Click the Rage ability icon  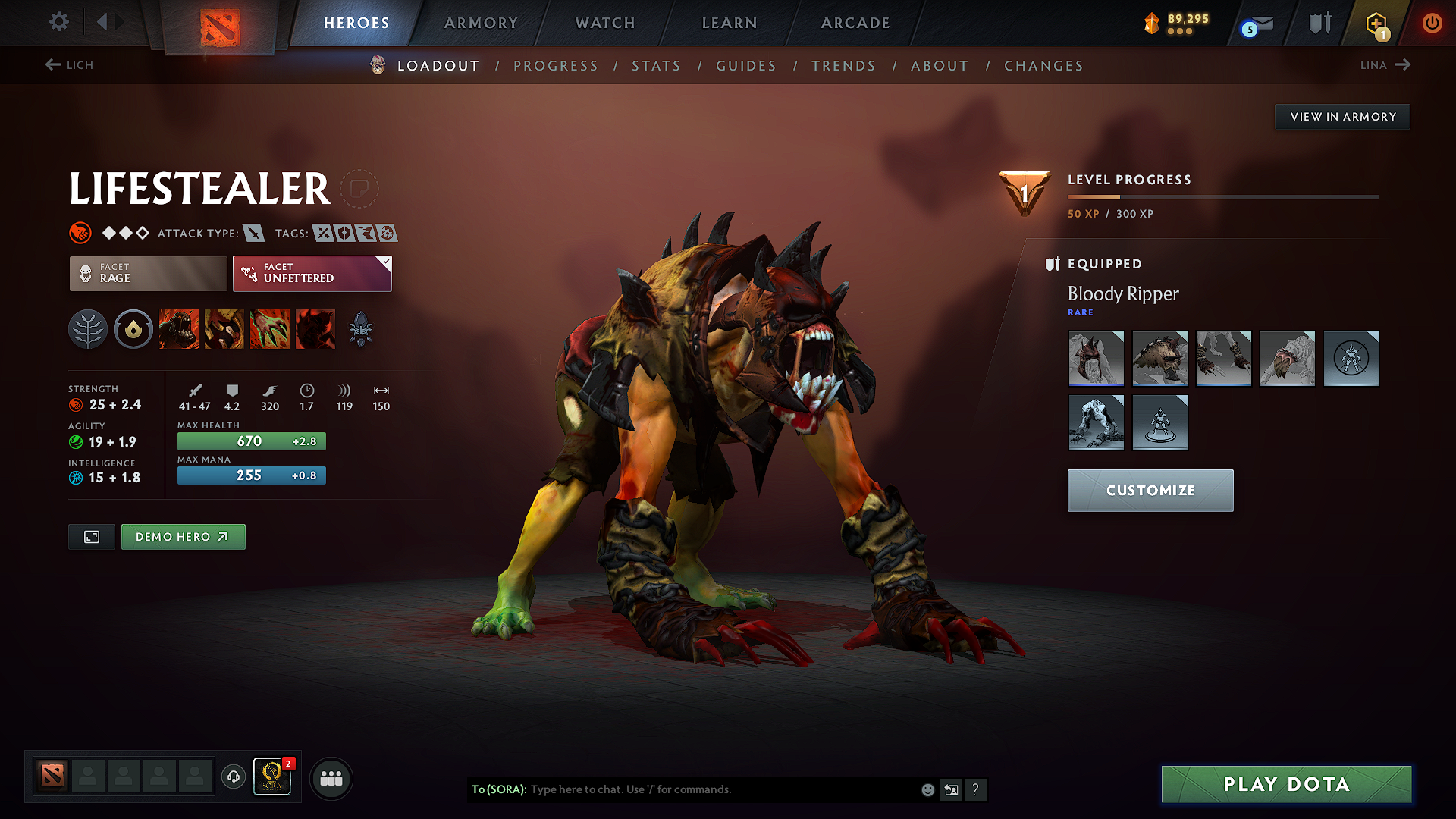pyautogui.click(x=179, y=328)
